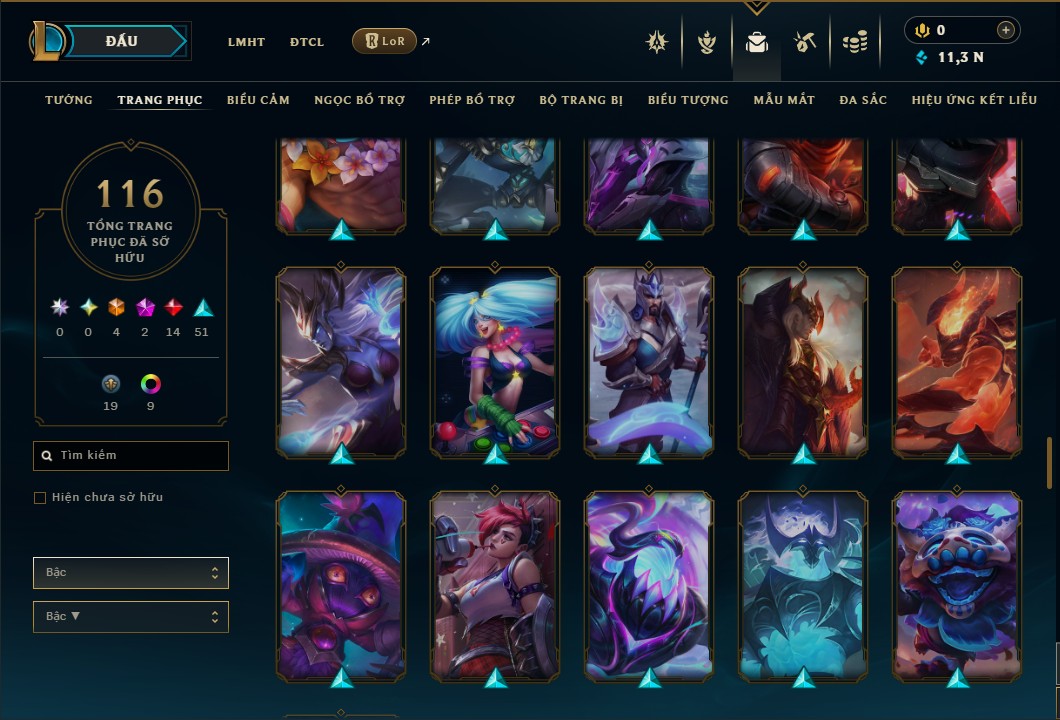Go to the BIỂU TƯỢNG tab

click(x=688, y=100)
